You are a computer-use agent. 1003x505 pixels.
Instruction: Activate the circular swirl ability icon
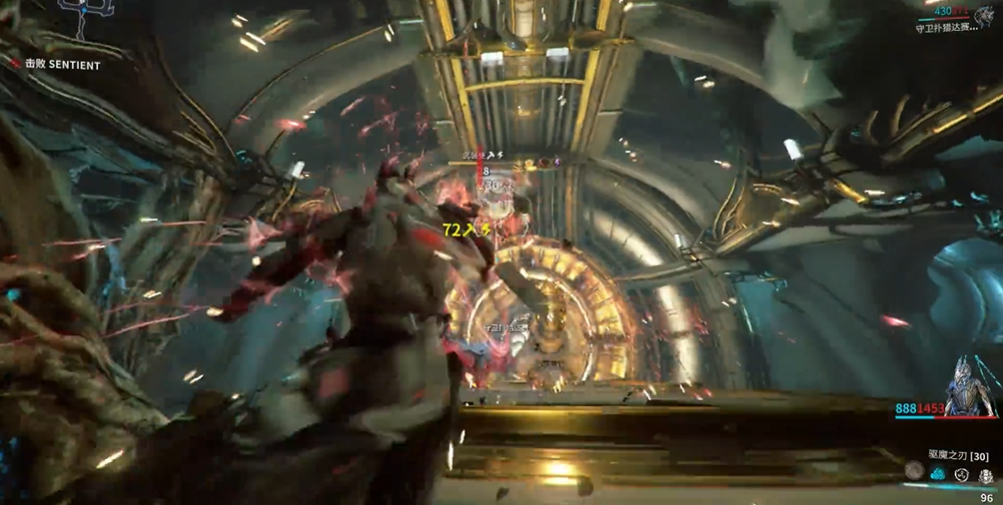click(961, 474)
